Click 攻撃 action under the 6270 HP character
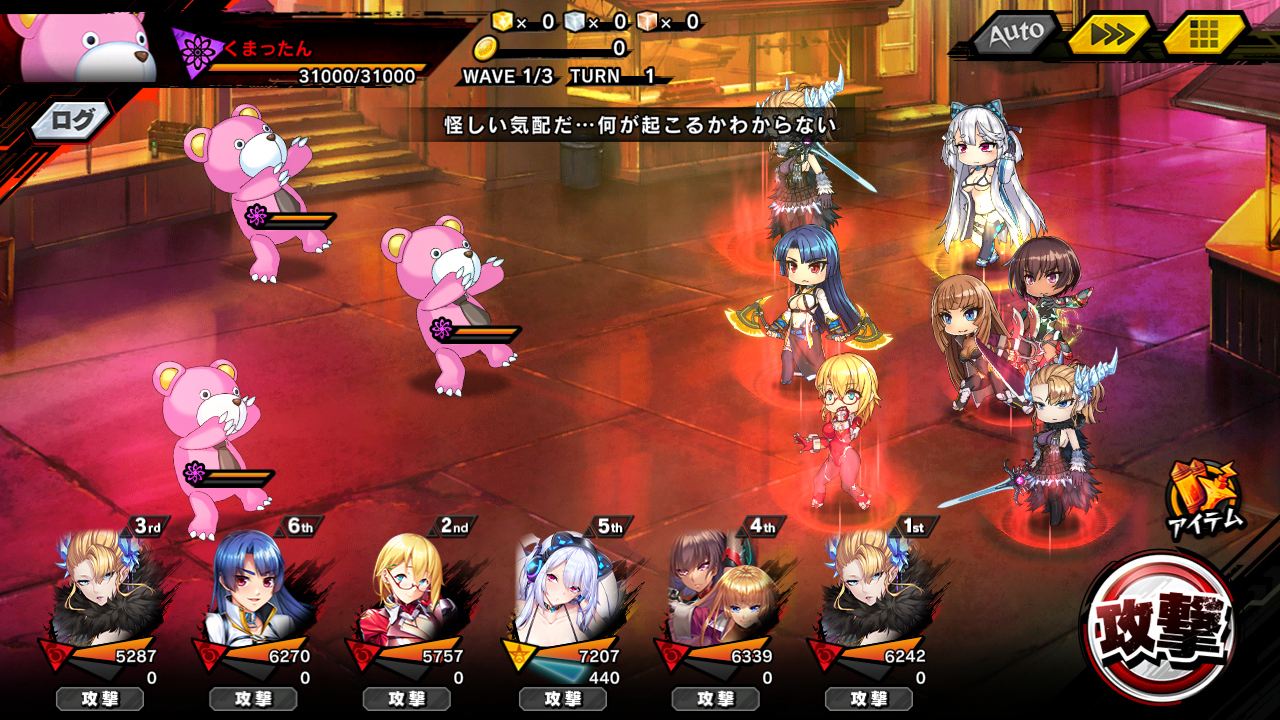The image size is (1280, 720). (253, 699)
